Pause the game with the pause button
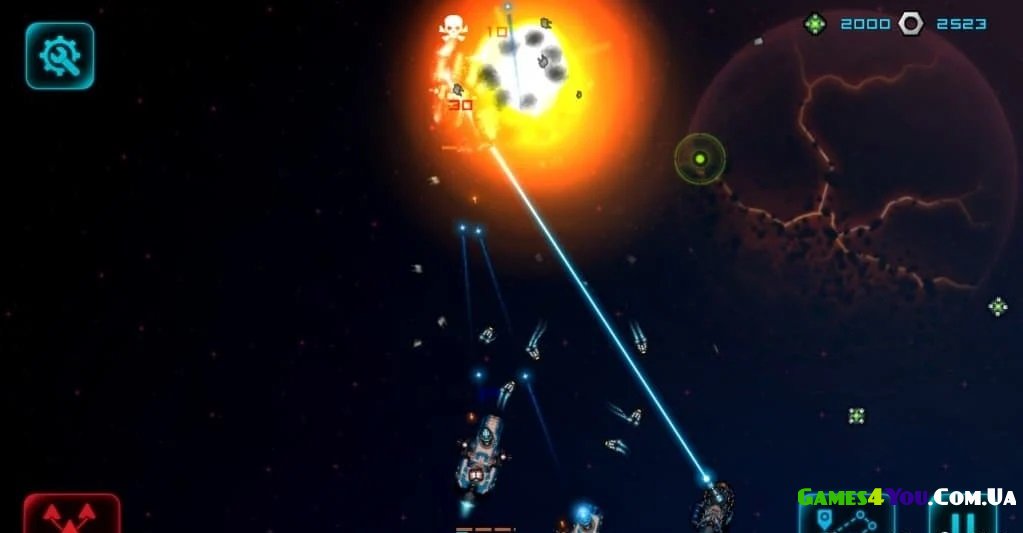The image size is (1023, 533). (x=962, y=519)
